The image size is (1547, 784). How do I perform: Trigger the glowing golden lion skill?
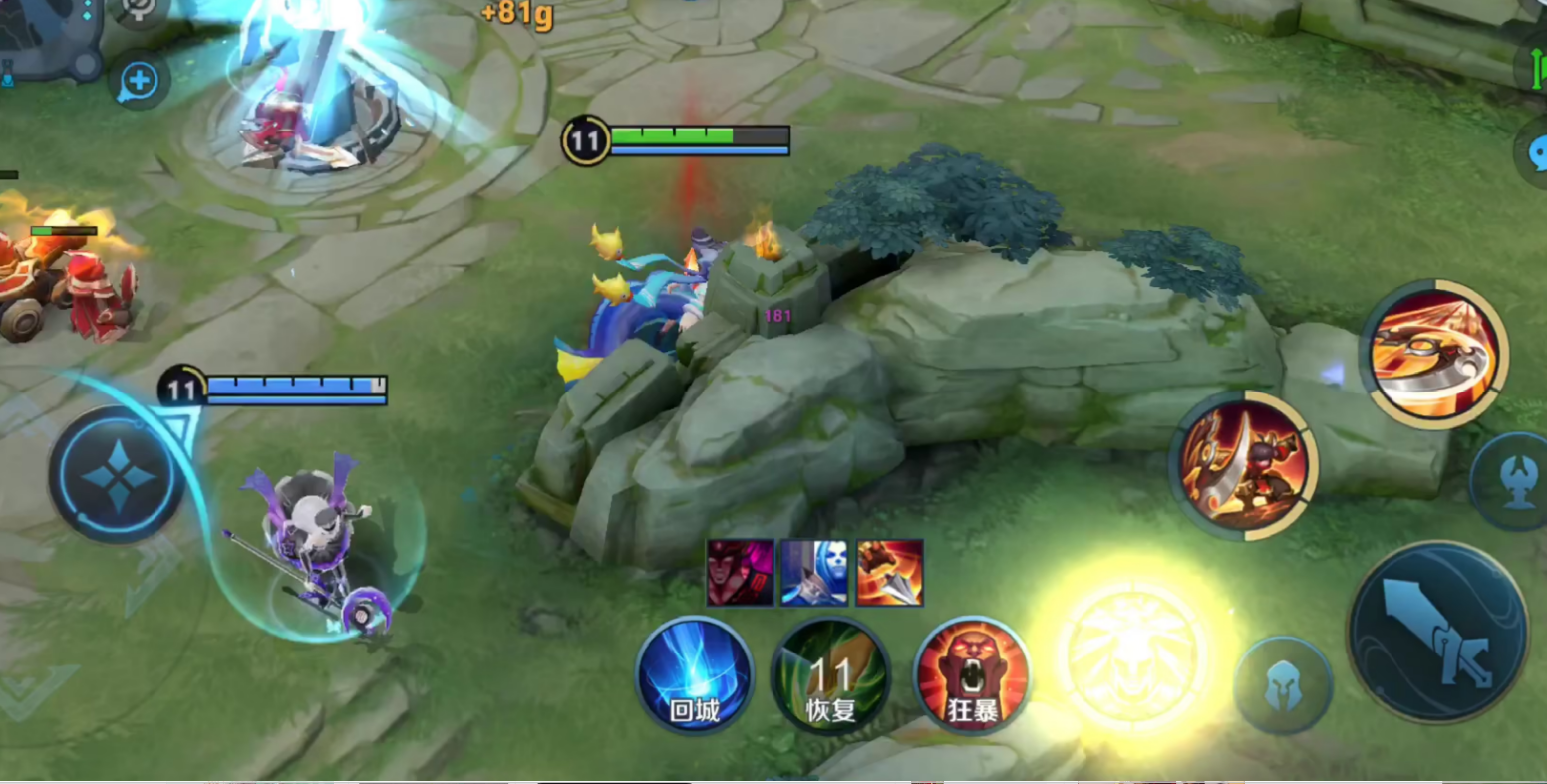(1132, 653)
